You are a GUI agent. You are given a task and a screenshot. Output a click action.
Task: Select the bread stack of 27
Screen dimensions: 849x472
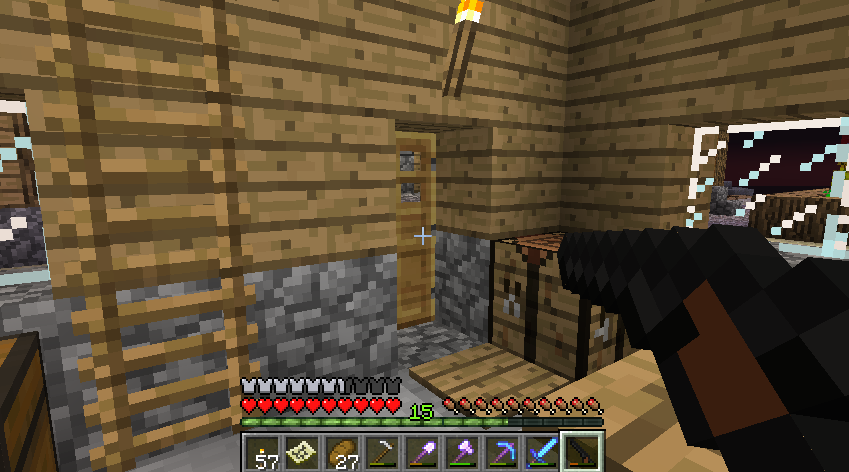click(343, 453)
